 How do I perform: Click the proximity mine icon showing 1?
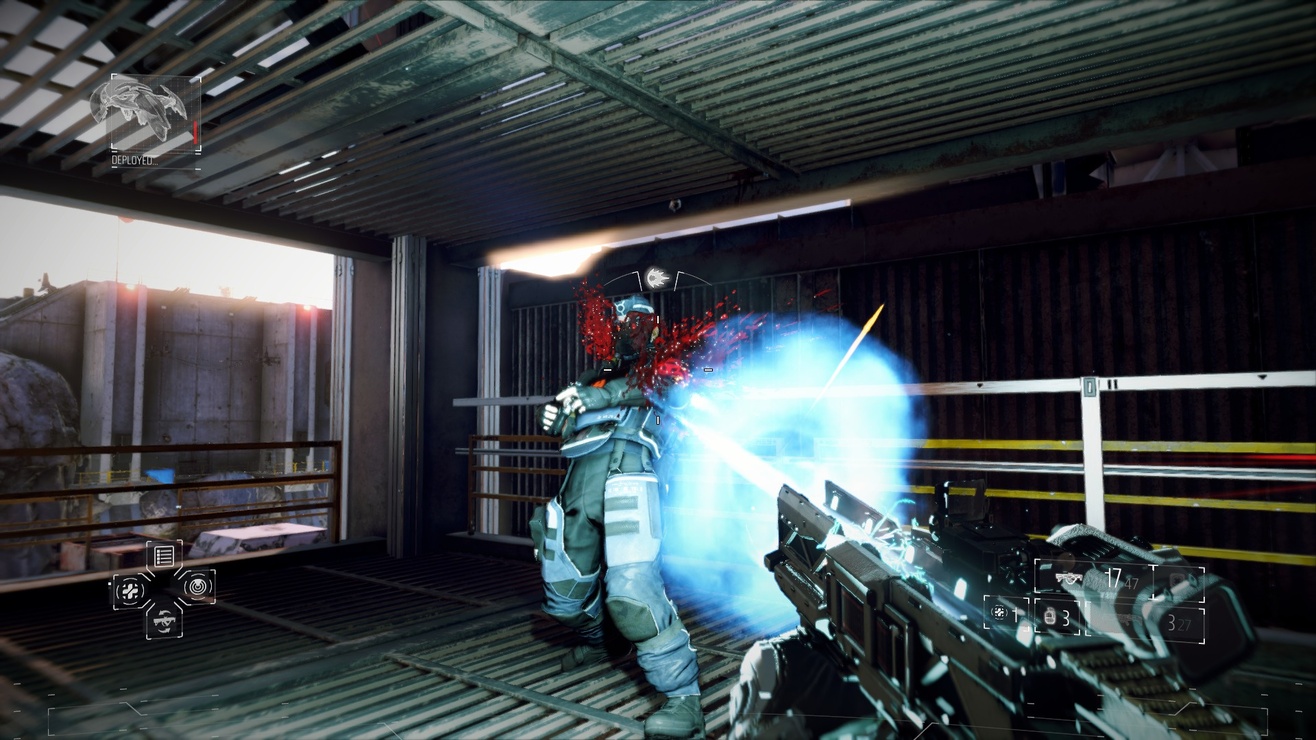(x=1000, y=613)
